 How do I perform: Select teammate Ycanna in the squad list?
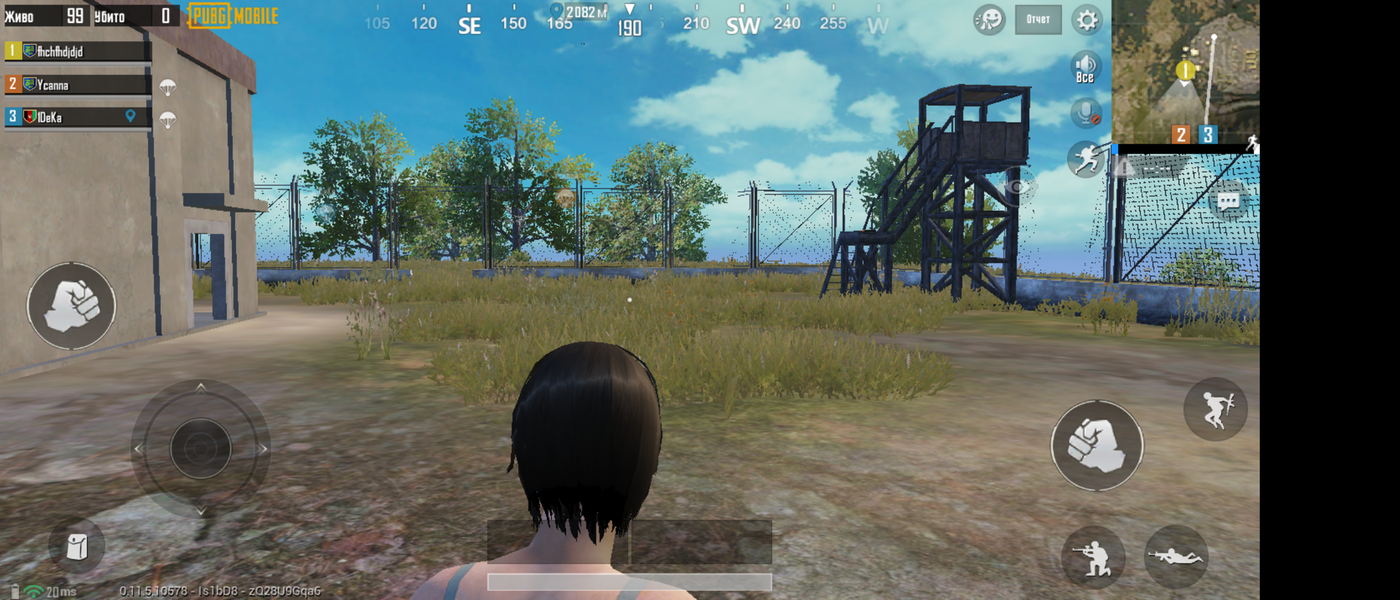tap(78, 85)
